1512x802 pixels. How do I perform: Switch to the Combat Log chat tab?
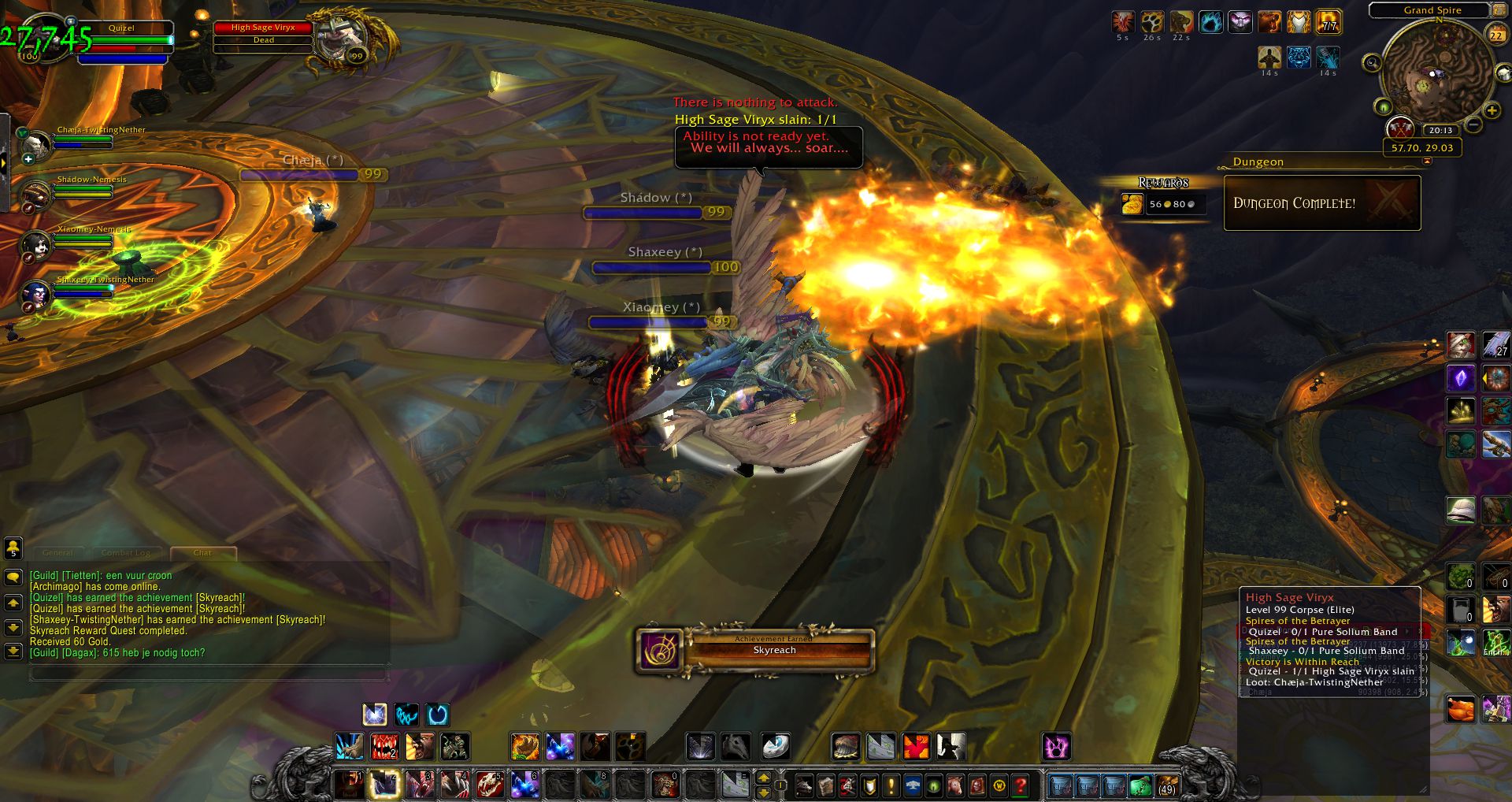pos(126,553)
